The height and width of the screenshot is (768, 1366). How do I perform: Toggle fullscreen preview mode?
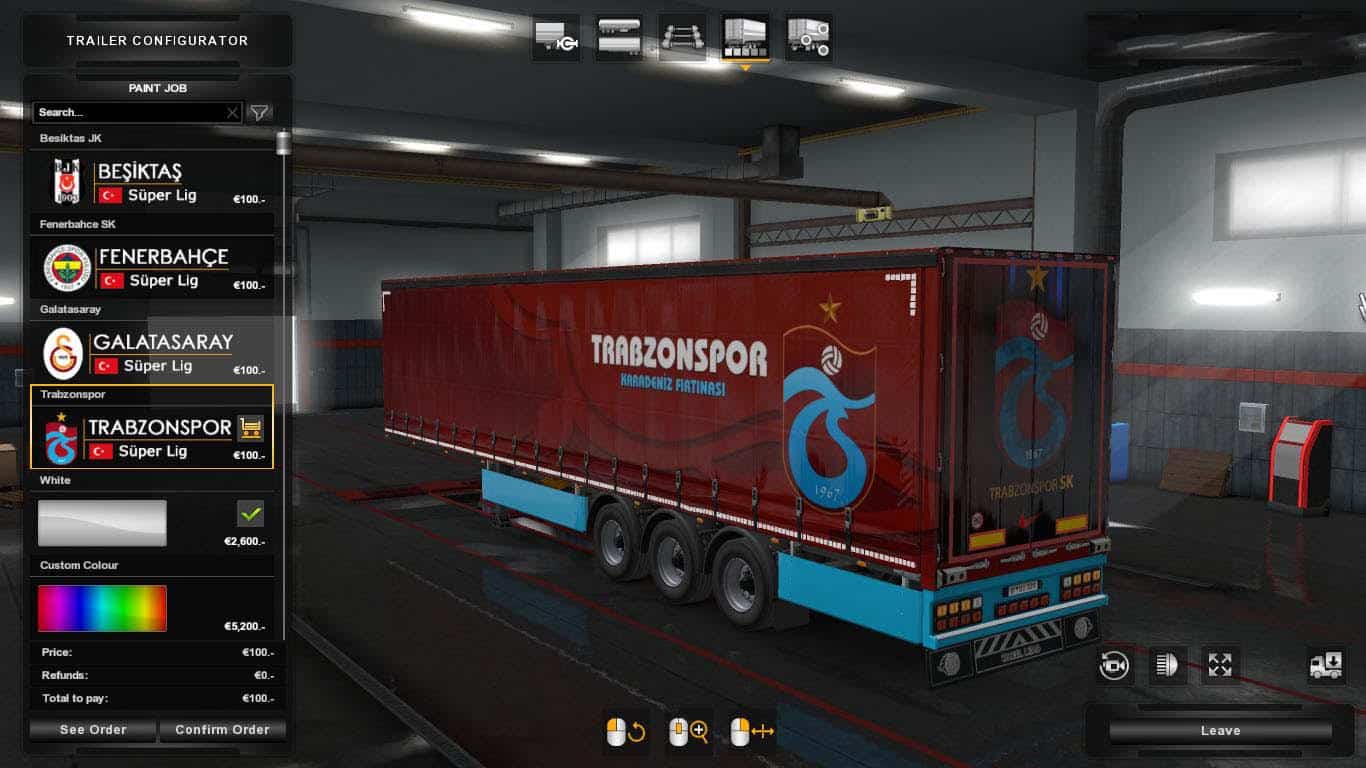tap(1220, 665)
